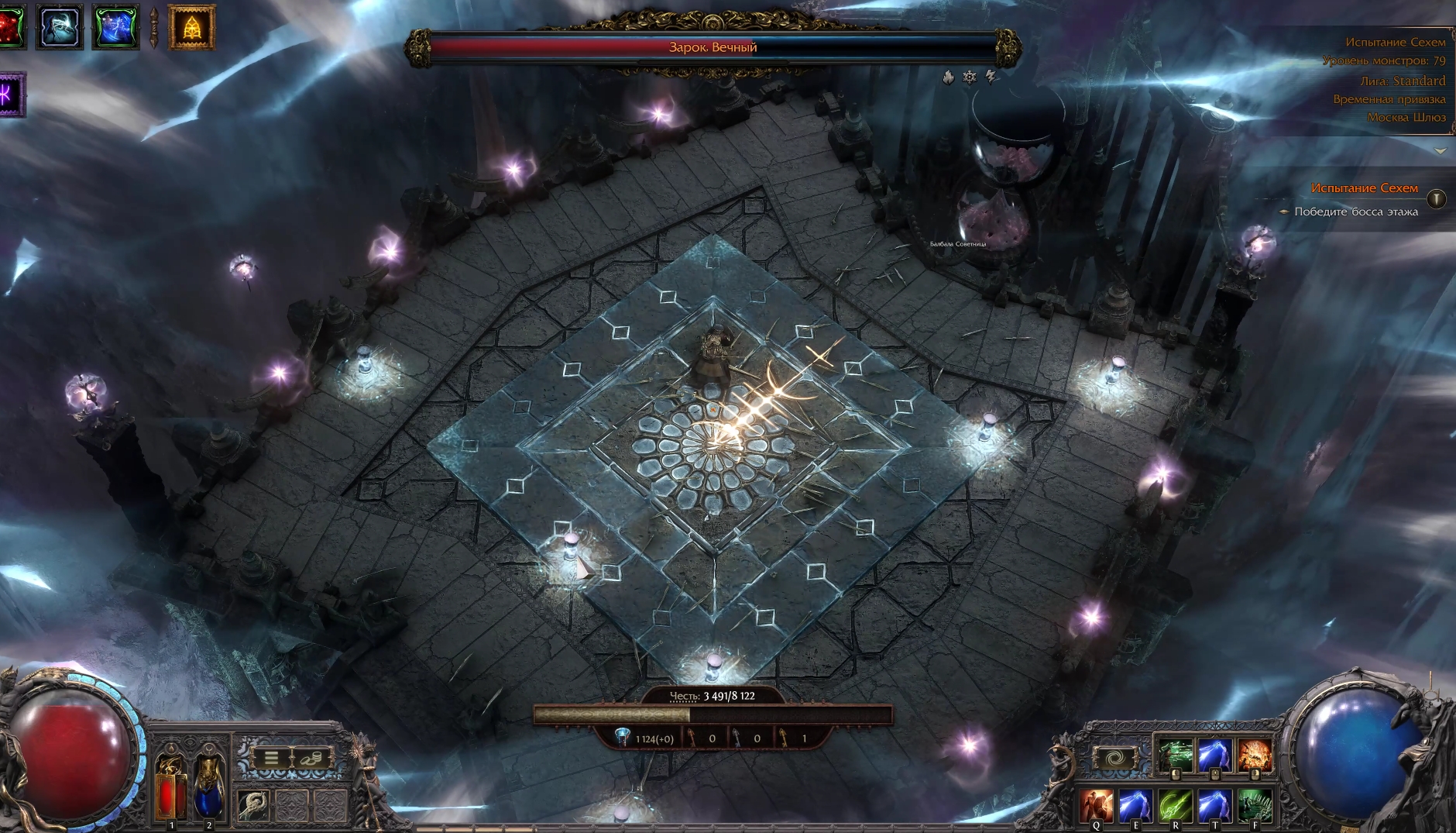
Task: Click the round quest pin button
Action: pyautogui.click(x=1436, y=199)
